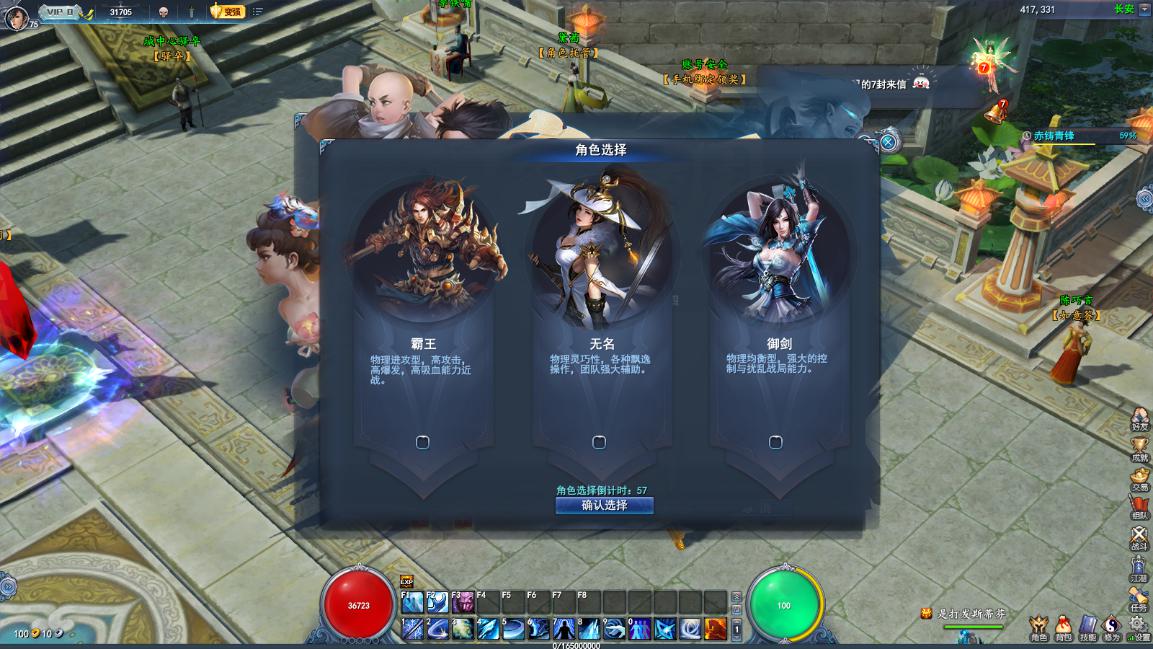Viewport: 1153px width, 649px height.
Task: Open the 技能 skills book
Action: pyautogui.click(x=1088, y=626)
